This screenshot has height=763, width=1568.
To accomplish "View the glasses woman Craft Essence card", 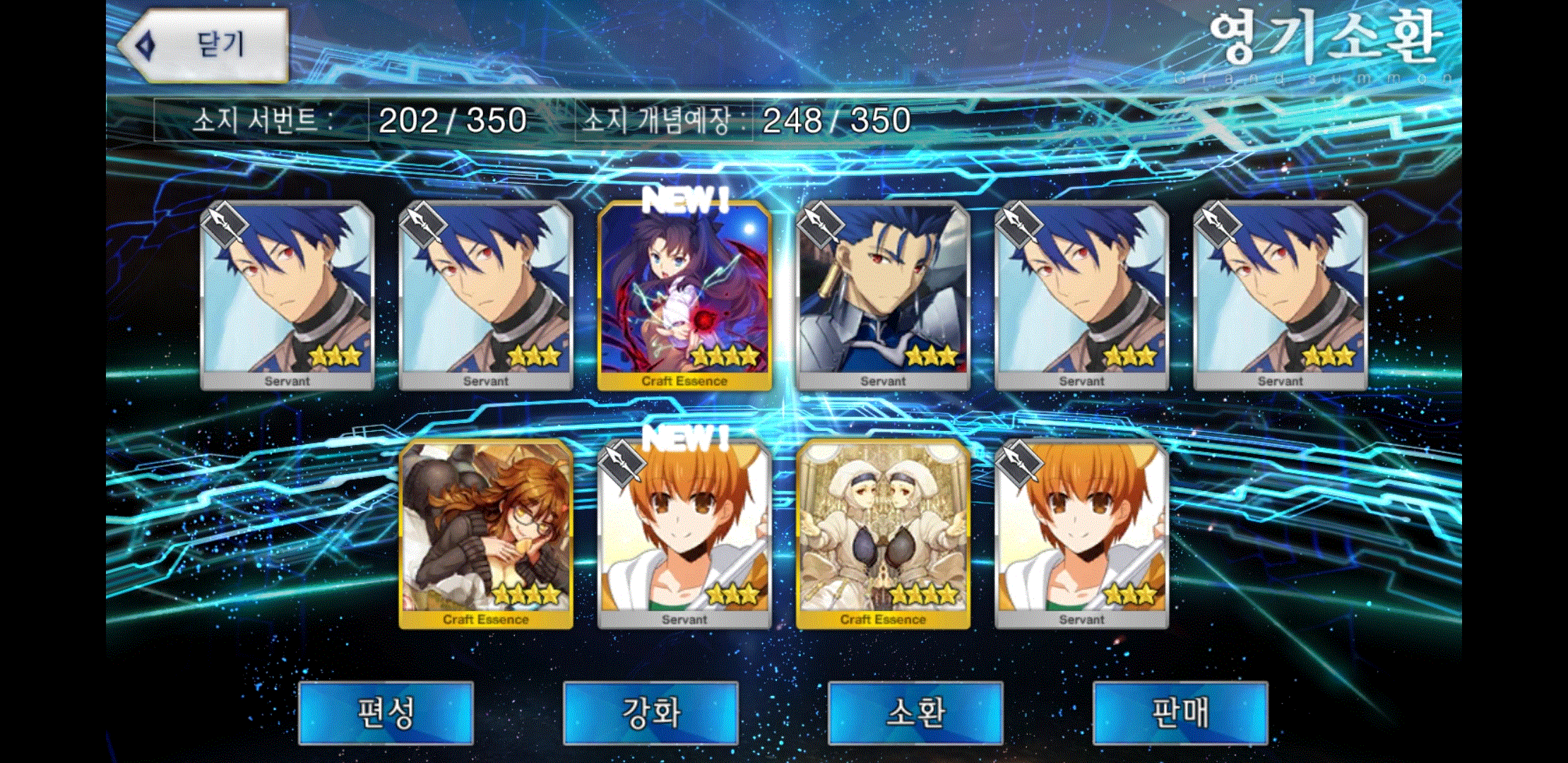I will (486, 533).
